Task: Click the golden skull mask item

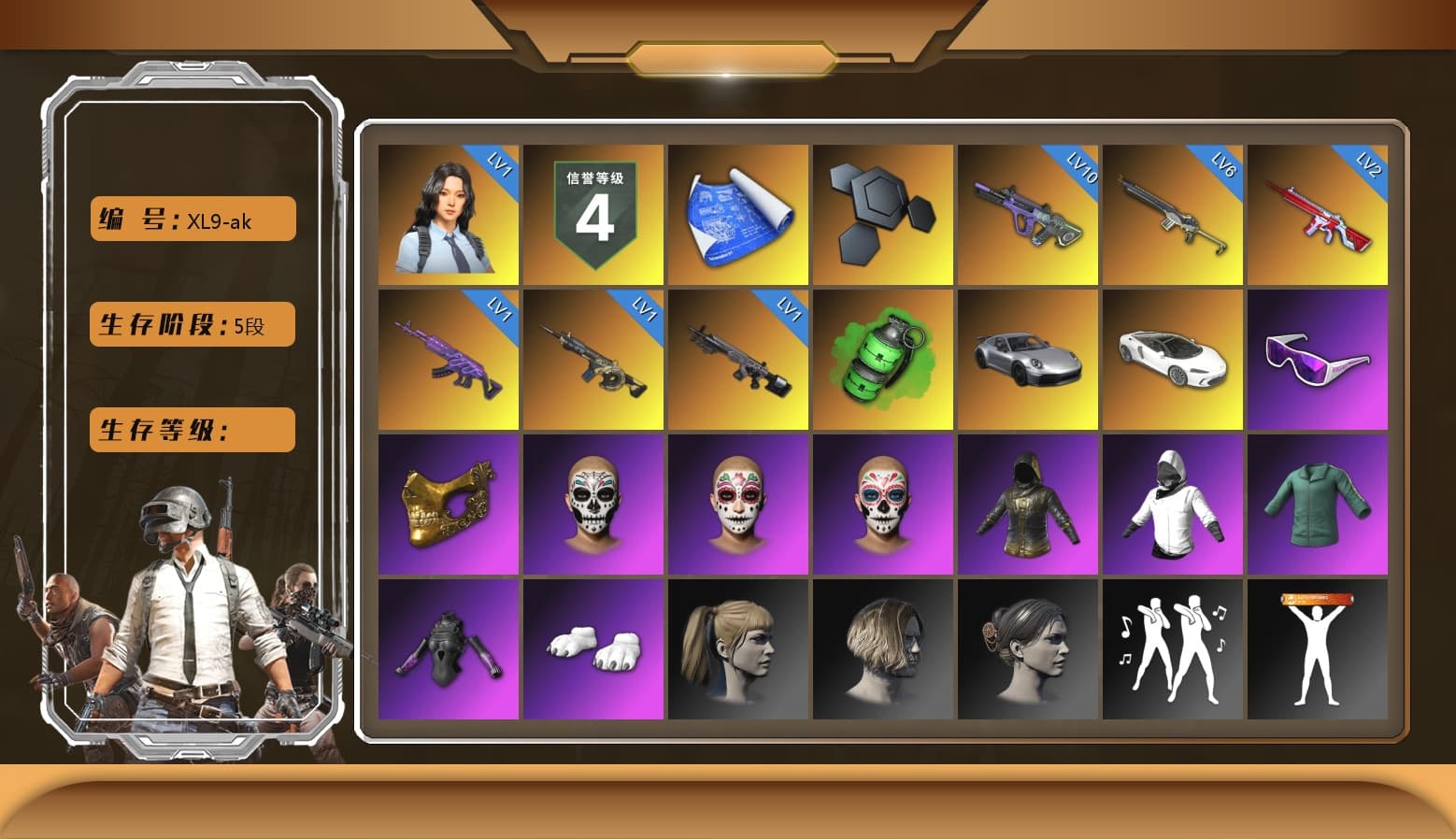Action: [450, 503]
